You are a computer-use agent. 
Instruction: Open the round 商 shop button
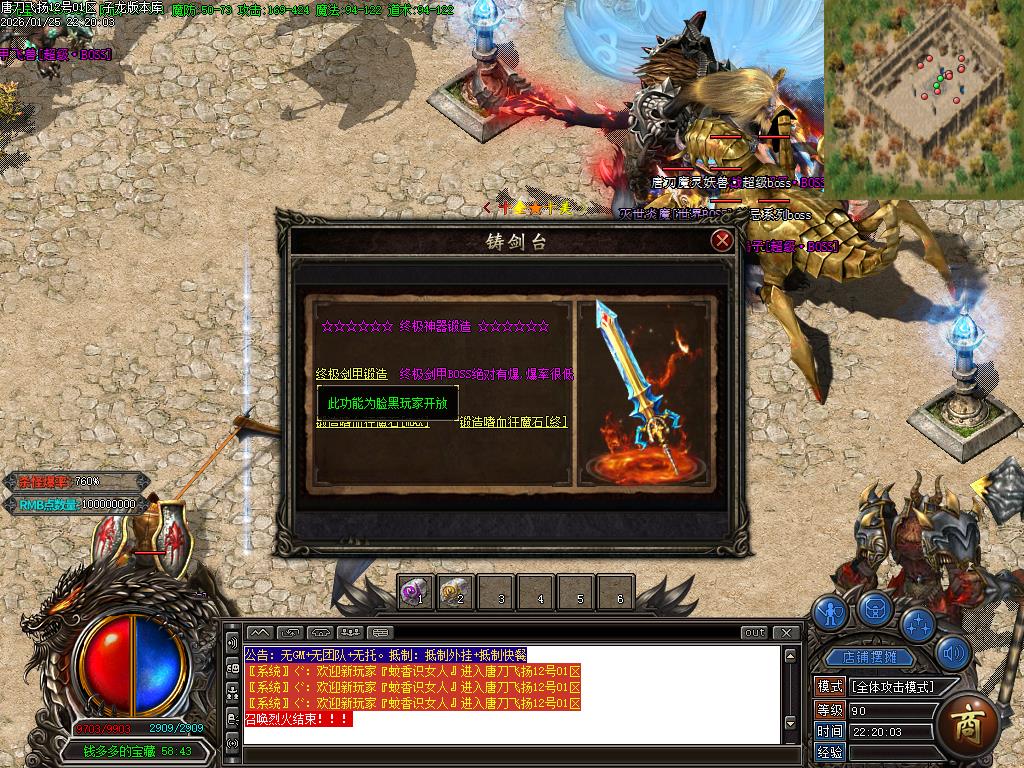click(965, 721)
